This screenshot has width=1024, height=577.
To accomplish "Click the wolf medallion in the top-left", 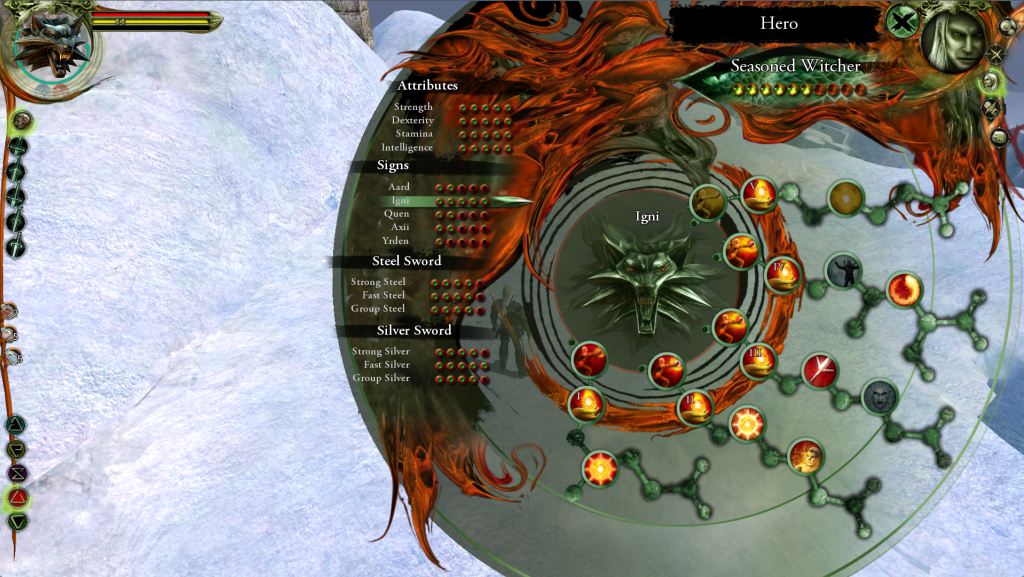I will click(x=52, y=47).
